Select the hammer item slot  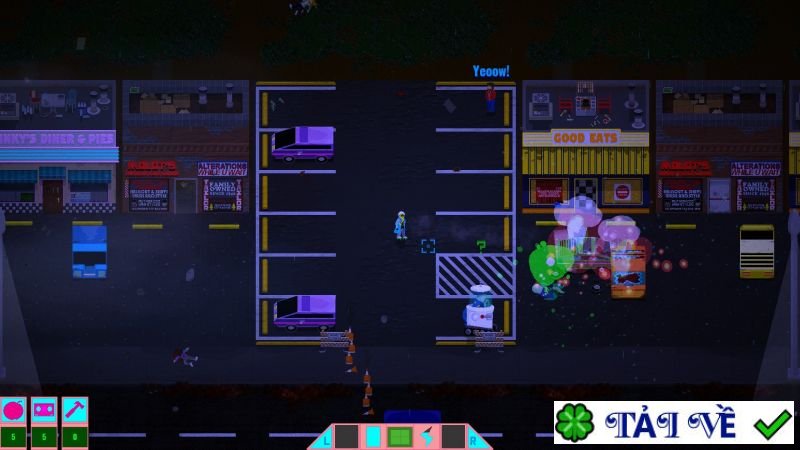click(74, 410)
